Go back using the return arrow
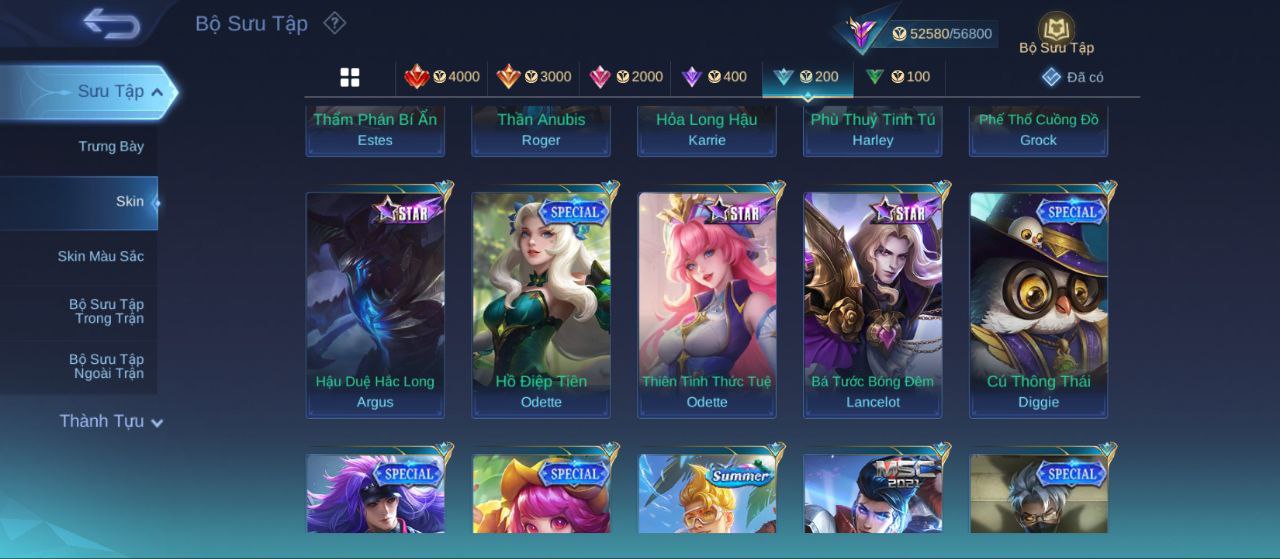Screen dimensions: 1280x559 pyautogui.click(x=111, y=23)
